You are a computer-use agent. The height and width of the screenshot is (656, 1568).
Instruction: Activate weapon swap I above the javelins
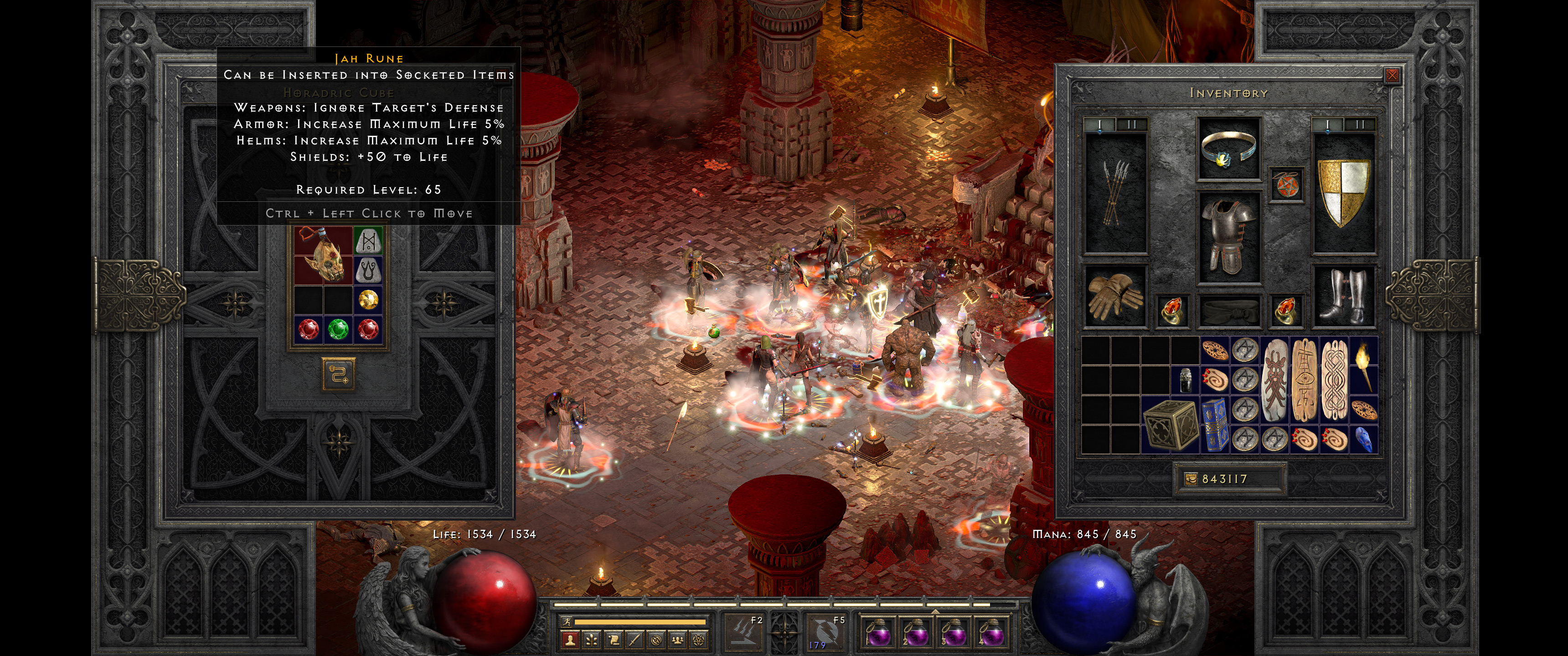(x=1100, y=124)
